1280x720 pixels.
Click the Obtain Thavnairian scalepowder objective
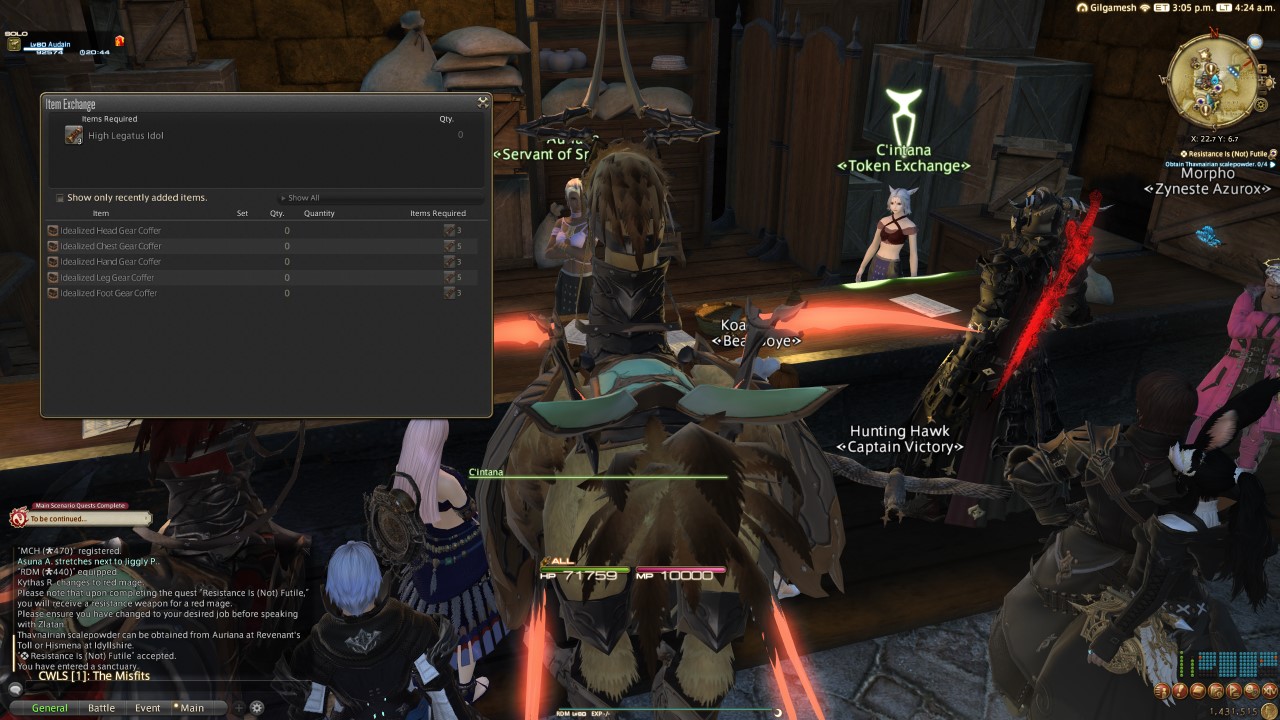(x=1215, y=164)
